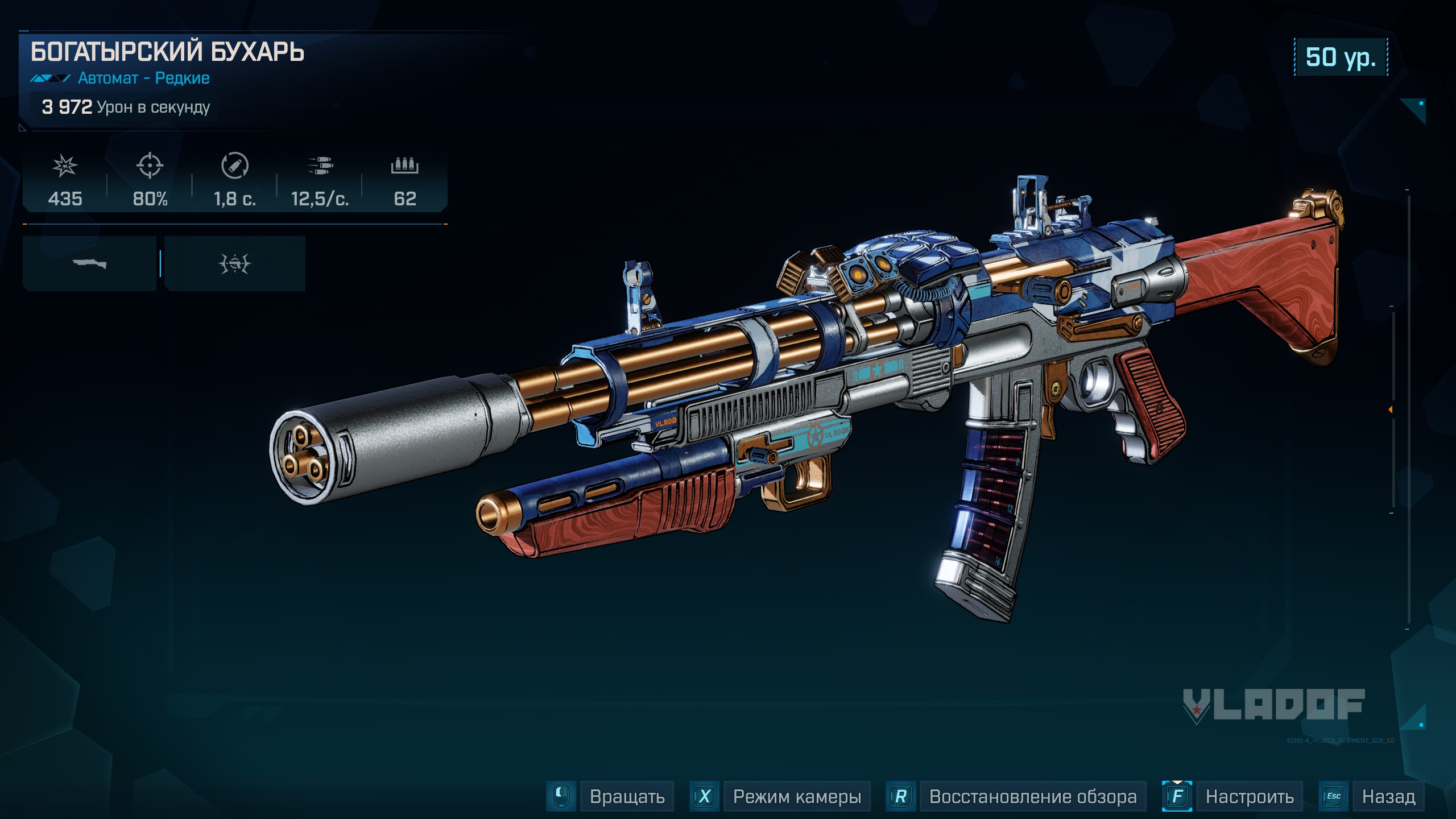This screenshot has width=1456, height=819.
Task: Select the Вращать rotate option
Action: point(627,796)
